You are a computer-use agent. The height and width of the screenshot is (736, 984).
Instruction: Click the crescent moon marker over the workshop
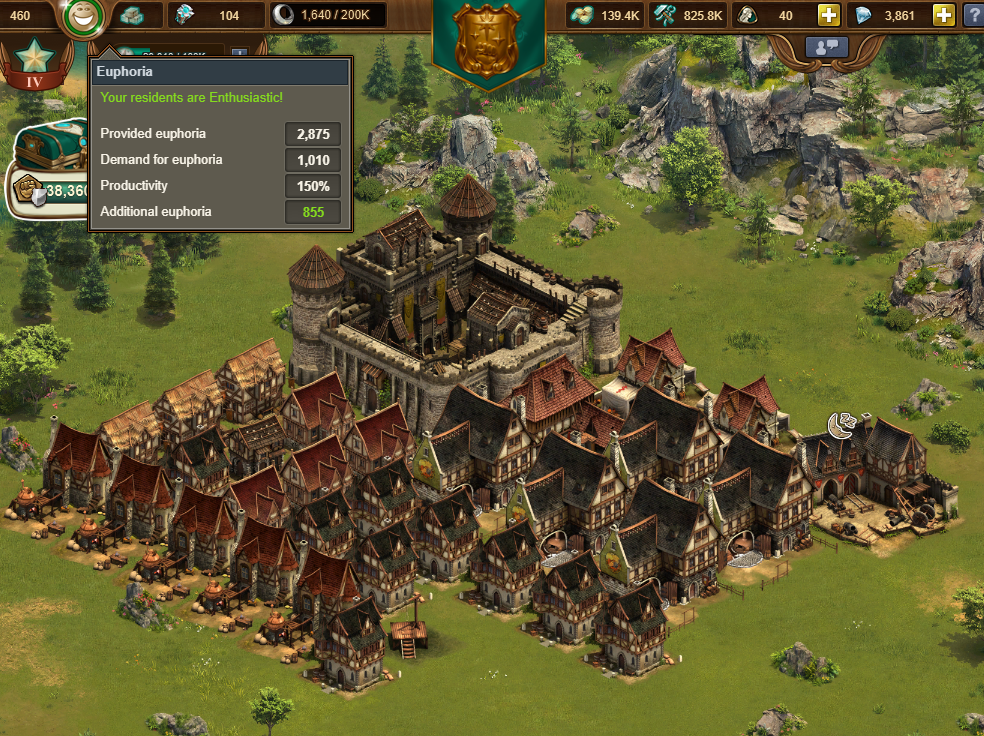(x=841, y=426)
